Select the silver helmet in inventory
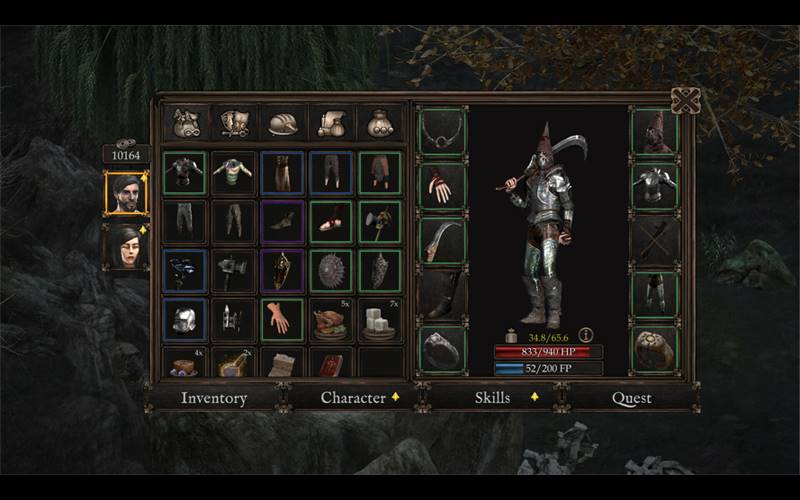The height and width of the screenshot is (500, 800). click(x=185, y=320)
